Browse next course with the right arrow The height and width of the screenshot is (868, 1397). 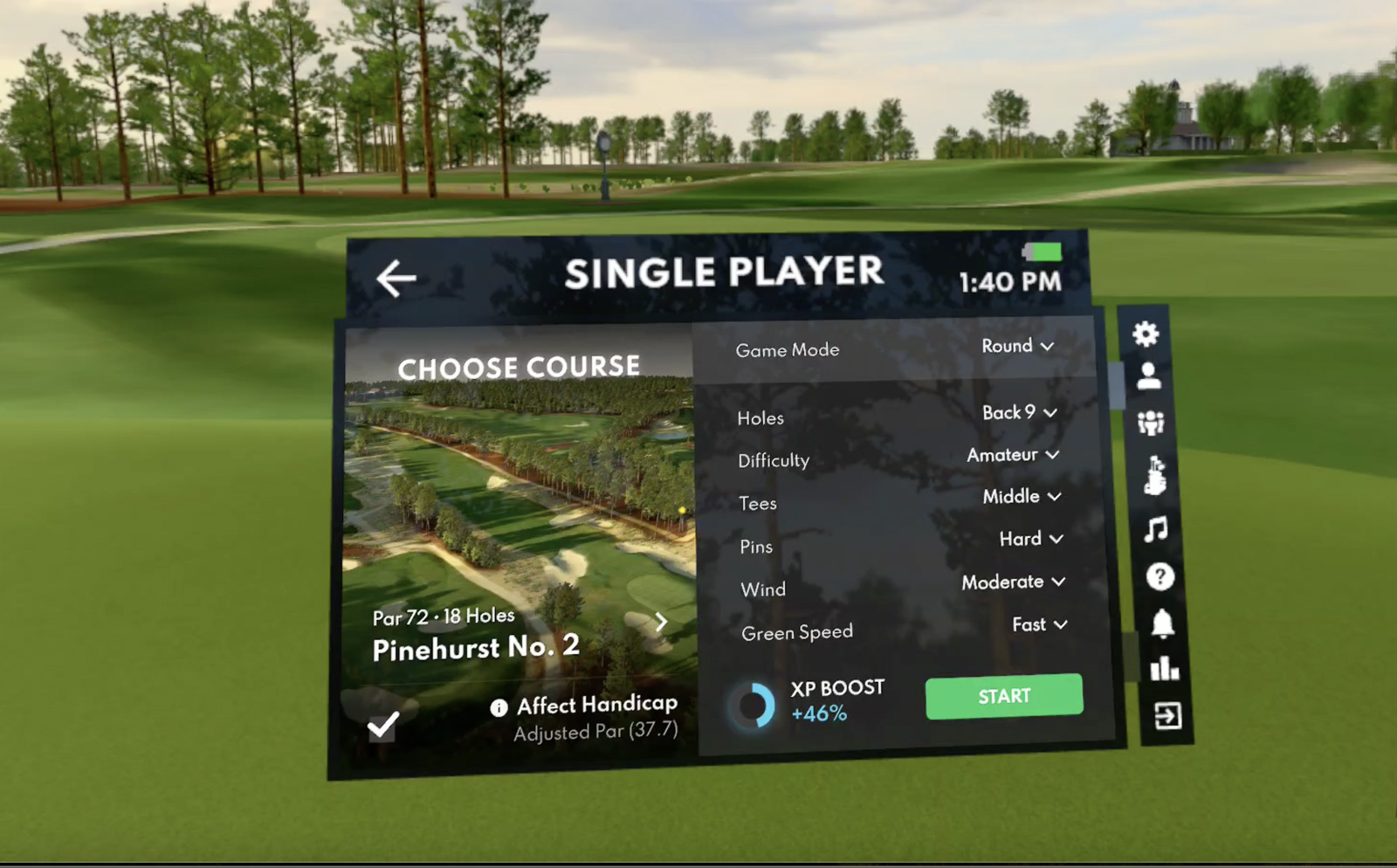pyautogui.click(x=660, y=622)
